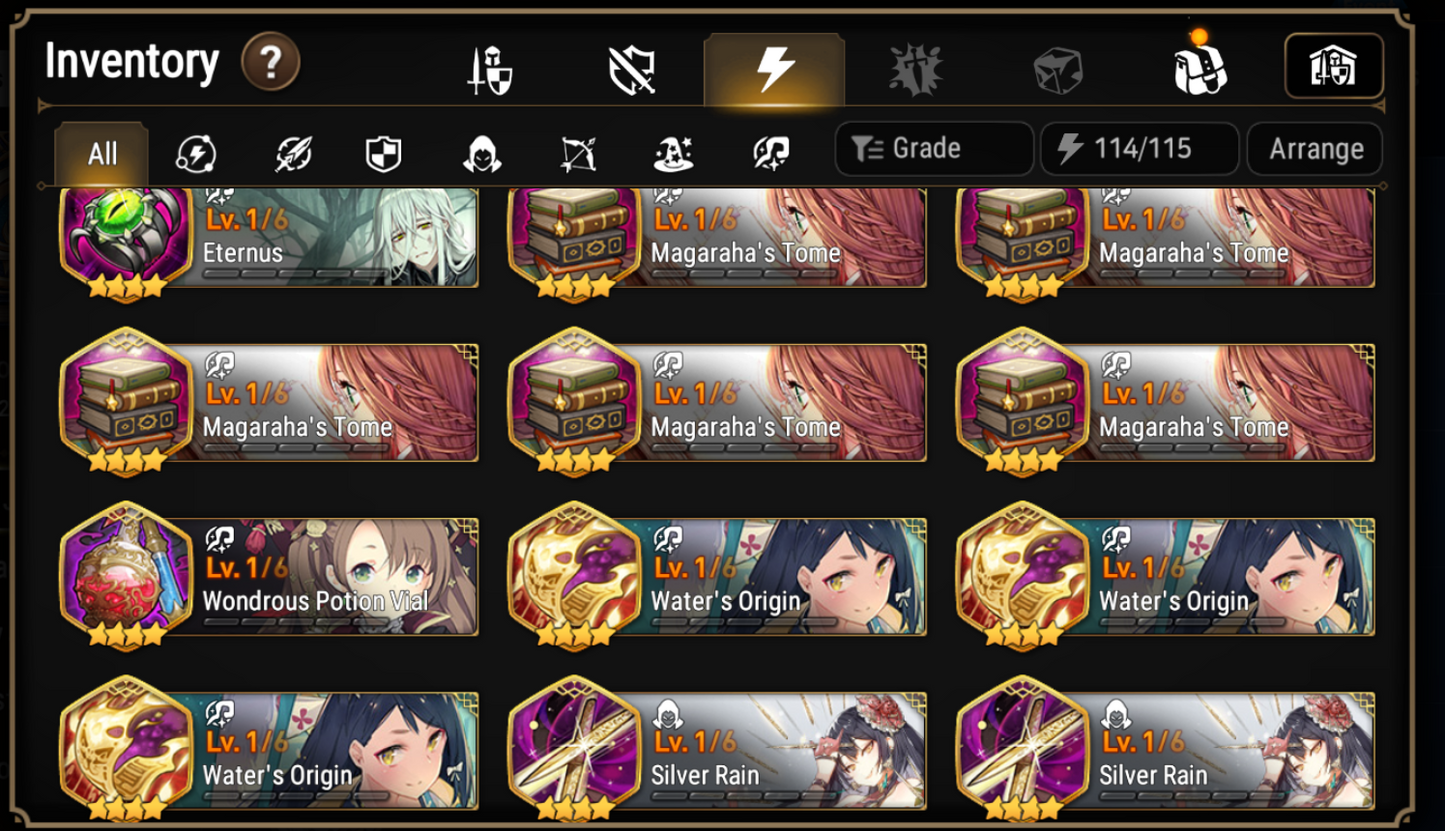
Task: Open the artifact capacity 114/115 display
Action: 1139,147
